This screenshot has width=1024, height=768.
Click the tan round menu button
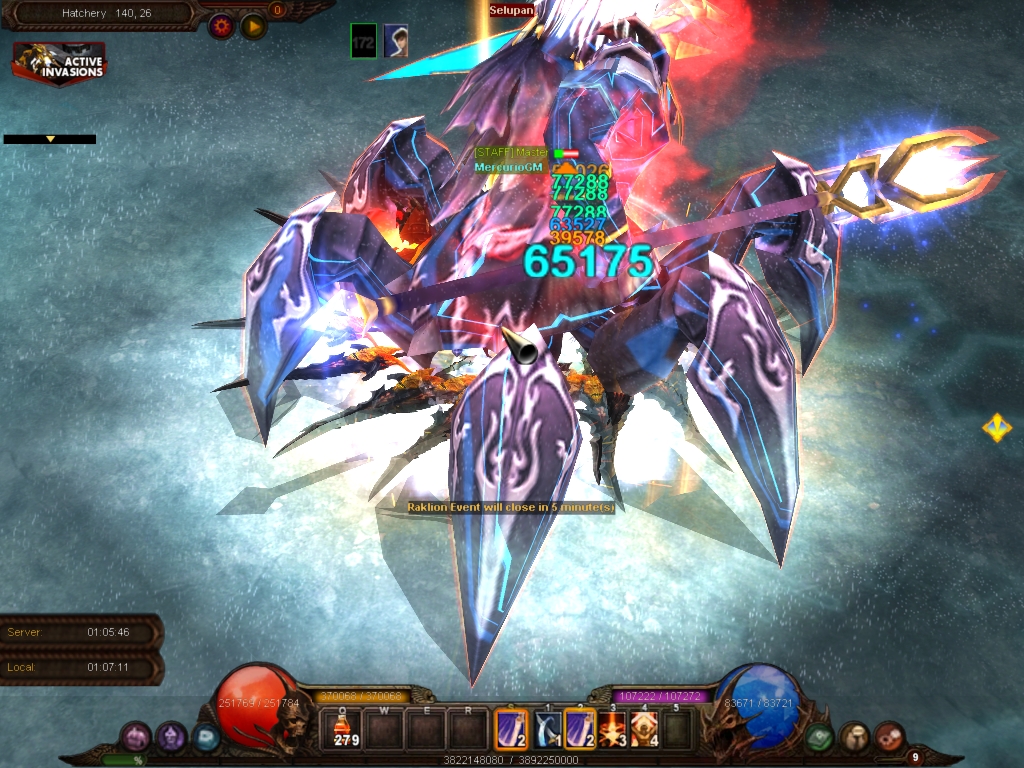pyautogui.click(x=854, y=738)
